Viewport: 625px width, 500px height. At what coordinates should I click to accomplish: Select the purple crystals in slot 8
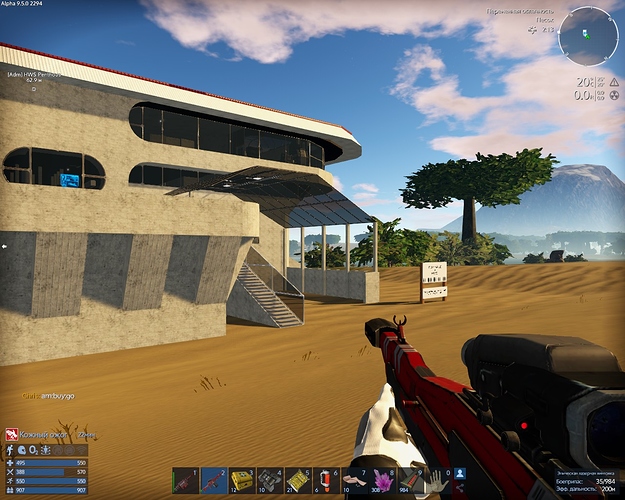(384, 481)
